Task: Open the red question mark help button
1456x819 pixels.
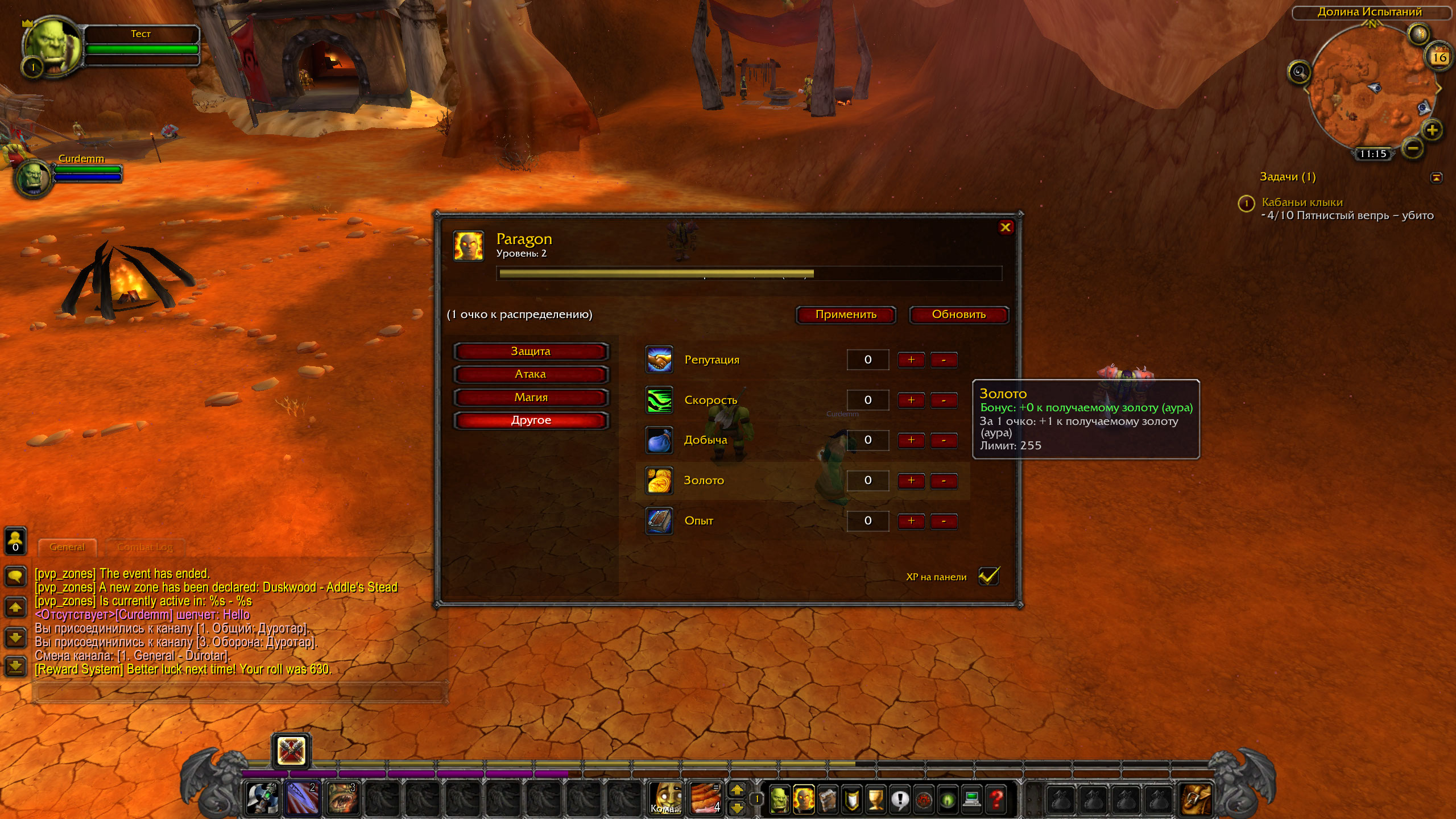Action: pyautogui.click(x=996, y=799)
